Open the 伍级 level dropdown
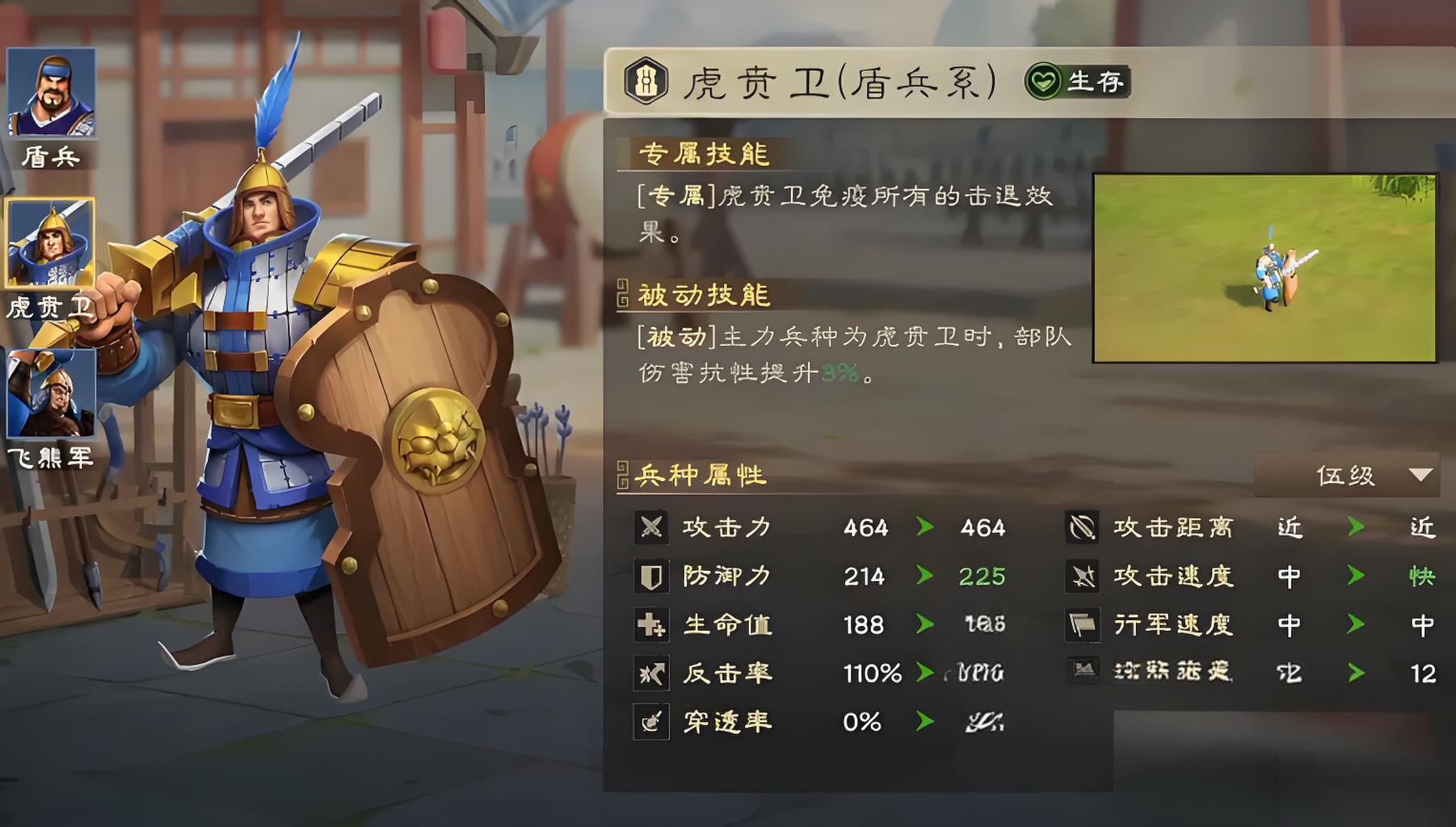This screenshot has width=1456, height=827. pos(1346,475)
